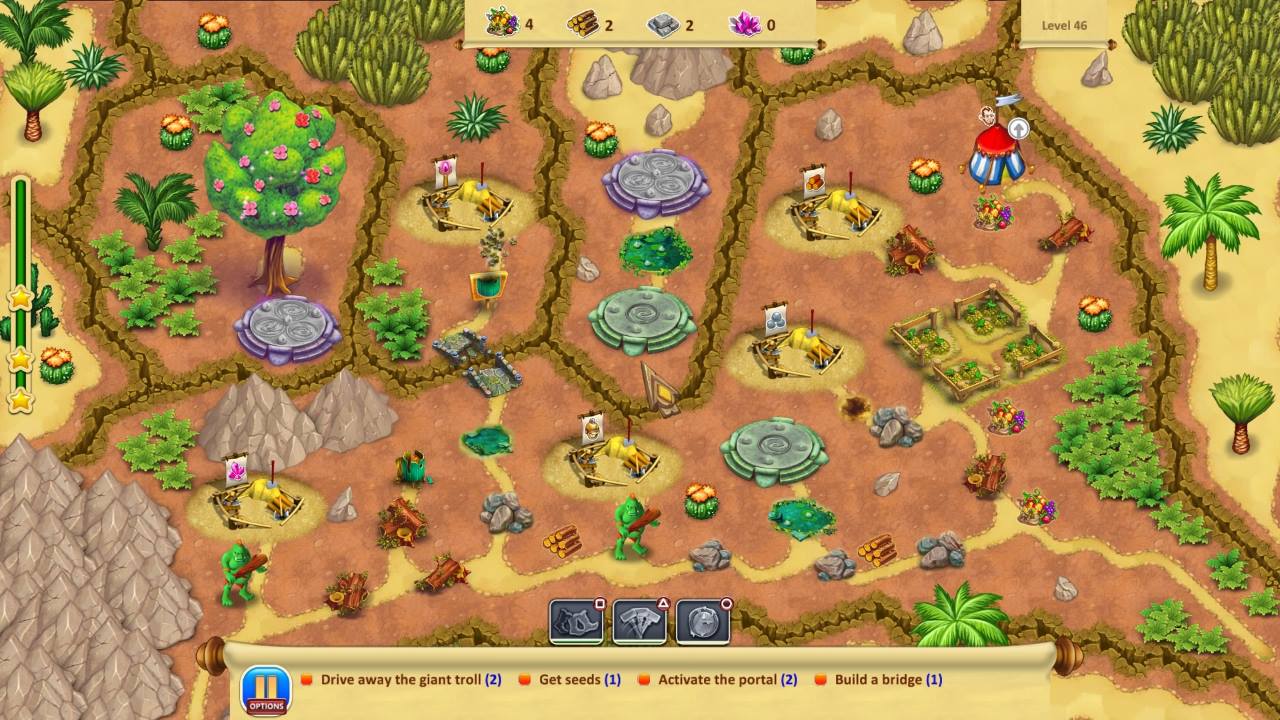This screenshot has height=720, width=1280.
Task: Select the double hammers work bonus
Action: (x=639, y=620)
